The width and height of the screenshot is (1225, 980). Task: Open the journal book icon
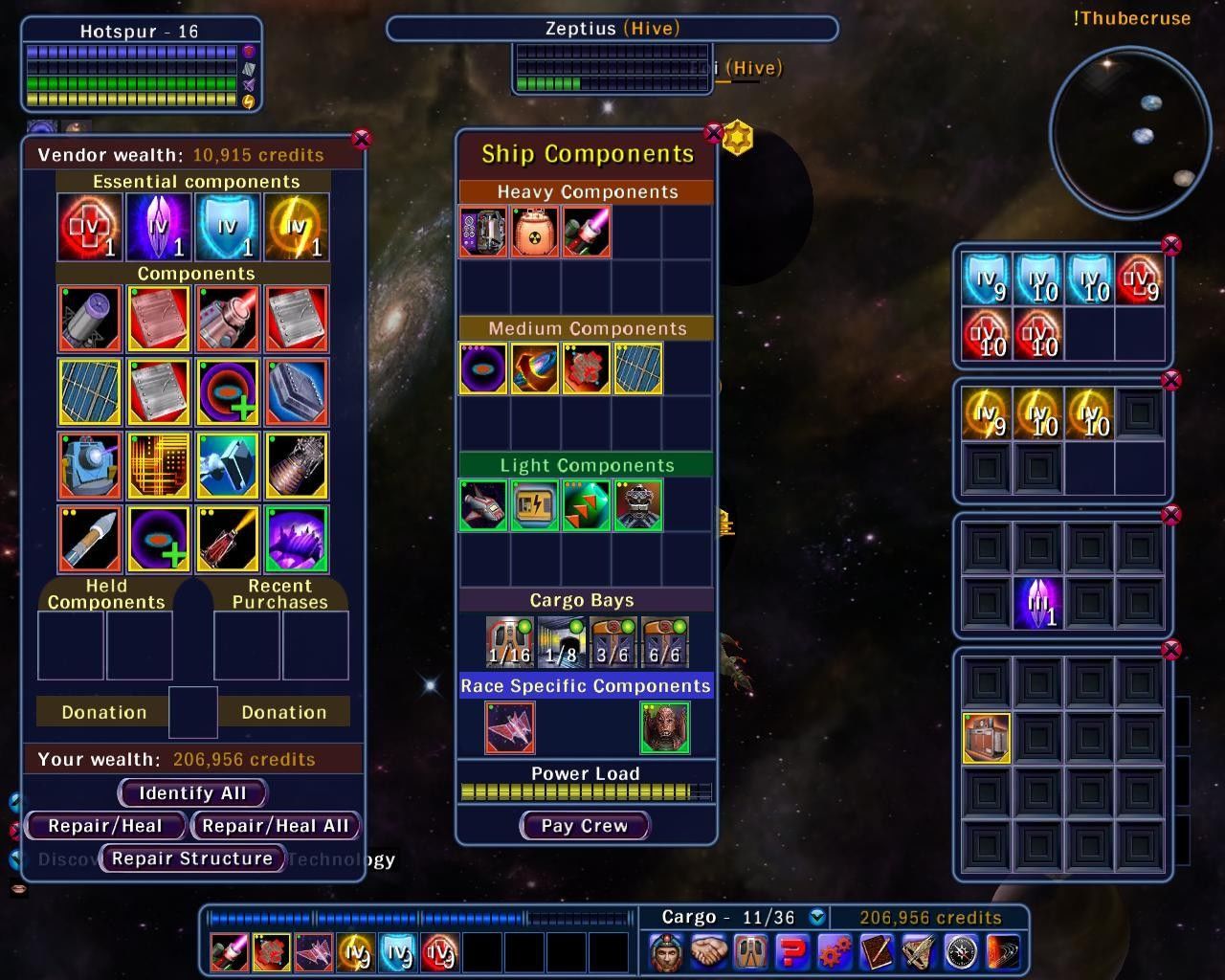(x=877, y=952)
